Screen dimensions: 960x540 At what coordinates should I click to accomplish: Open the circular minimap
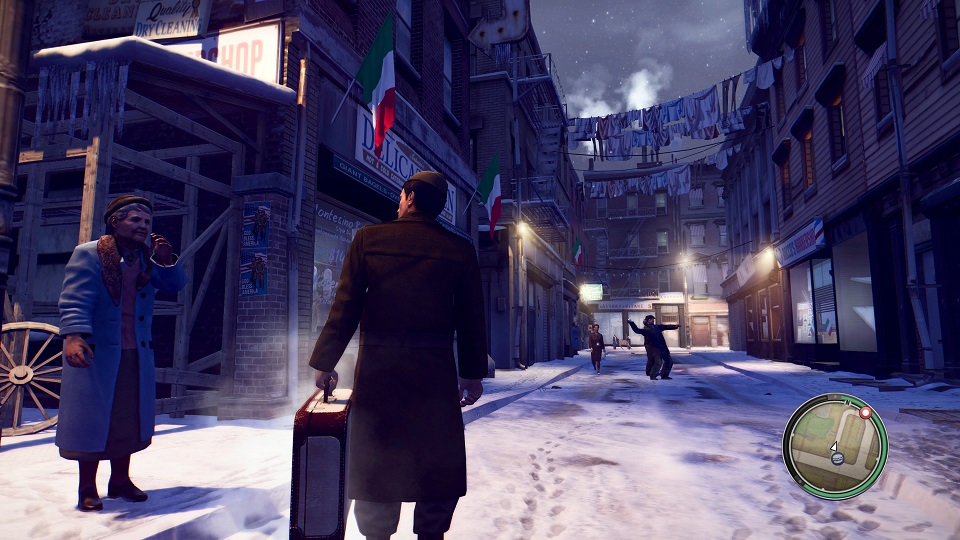(x=835, y=445)
